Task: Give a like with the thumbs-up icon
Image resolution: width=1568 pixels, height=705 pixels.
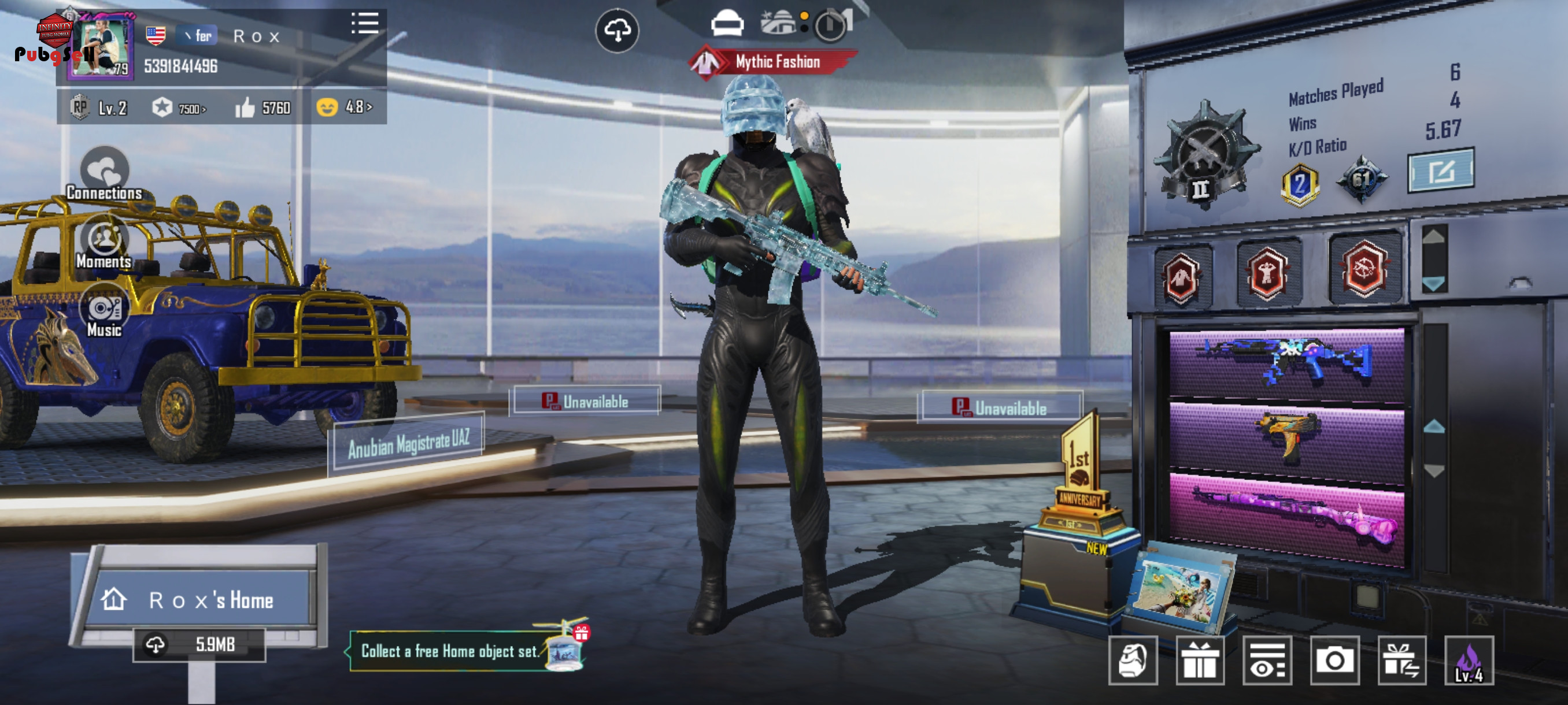Action: pos(245,108)
